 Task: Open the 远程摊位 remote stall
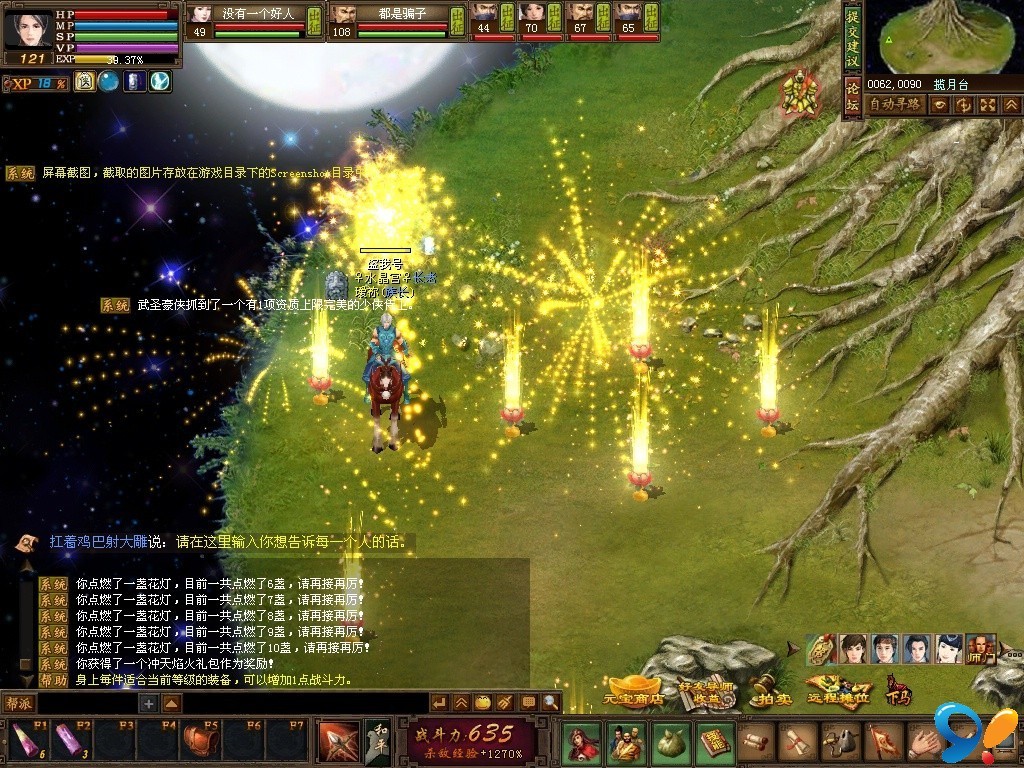(838, 692)
